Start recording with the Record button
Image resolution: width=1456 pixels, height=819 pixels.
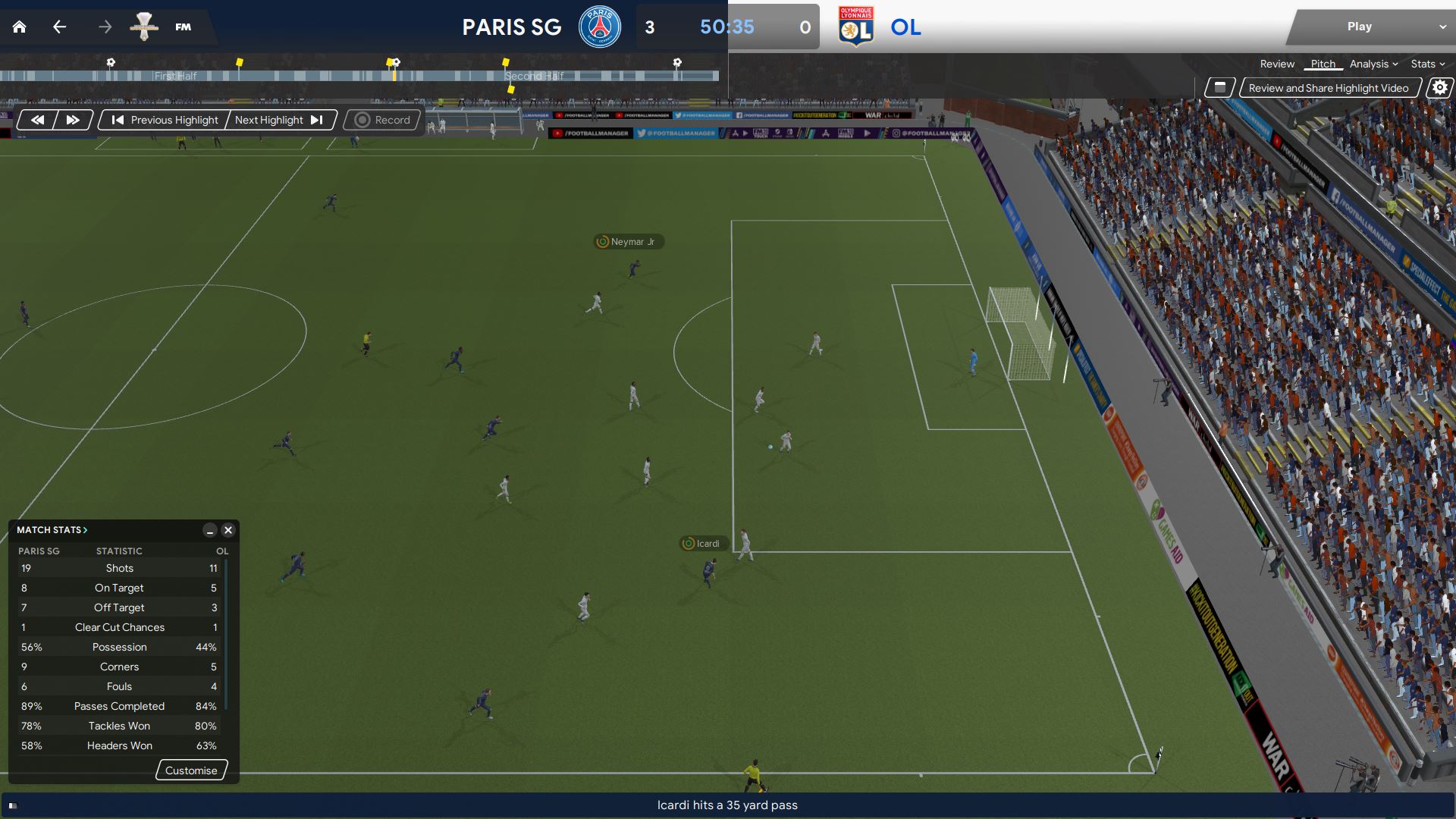tap(383, 120)
